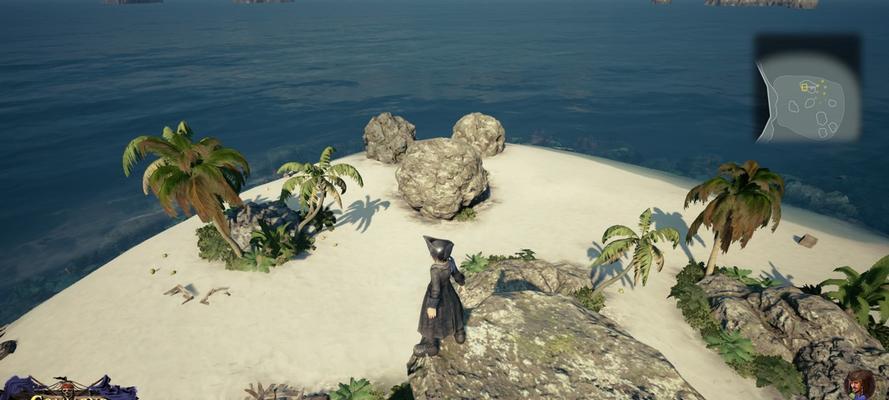889x400 pixels.
Task: Click the party member portrait
Action: click(859, 385)
